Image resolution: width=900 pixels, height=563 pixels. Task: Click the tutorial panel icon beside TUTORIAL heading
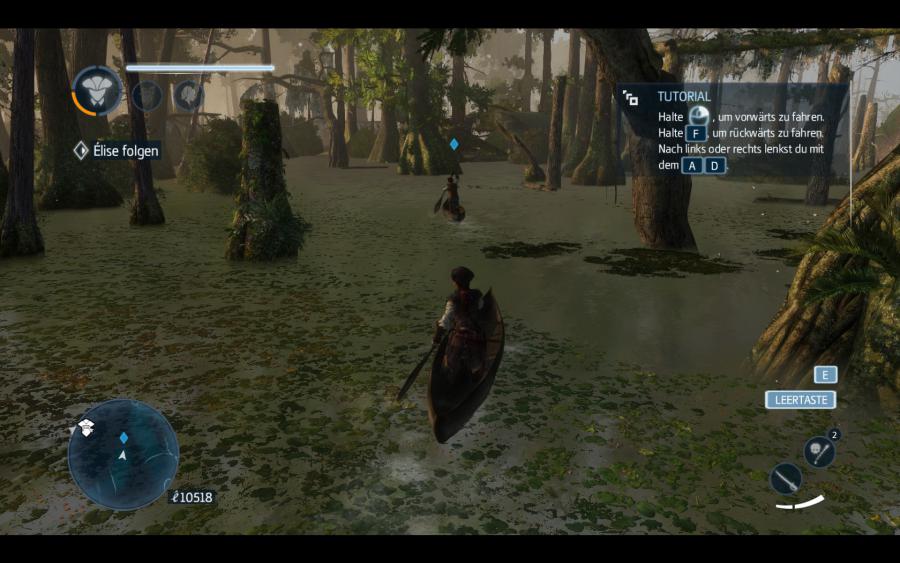631,98
